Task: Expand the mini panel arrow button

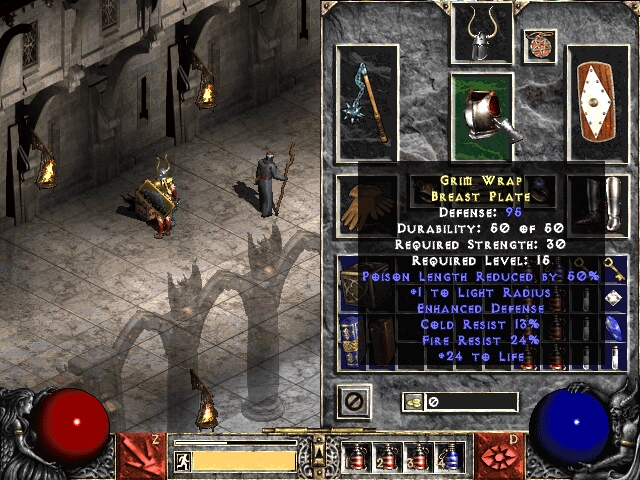Action: pyautogui.click(x=320, y=440)
